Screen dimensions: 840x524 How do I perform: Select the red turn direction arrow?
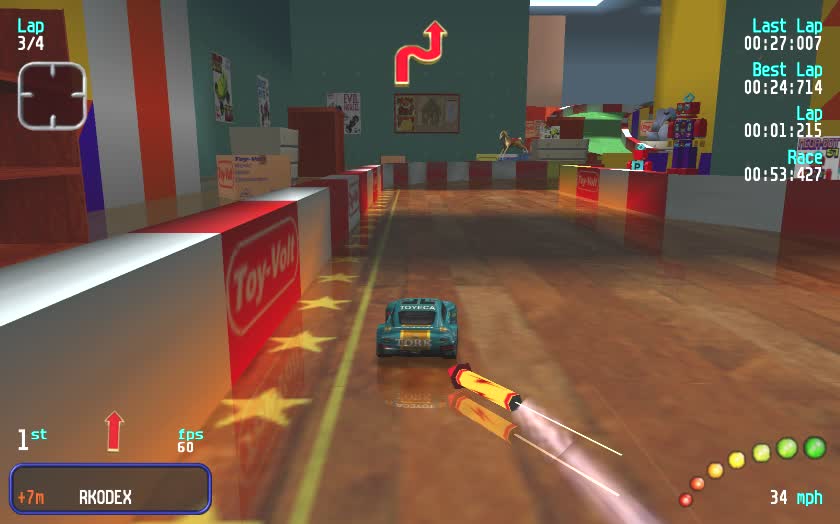coord(420,54)
